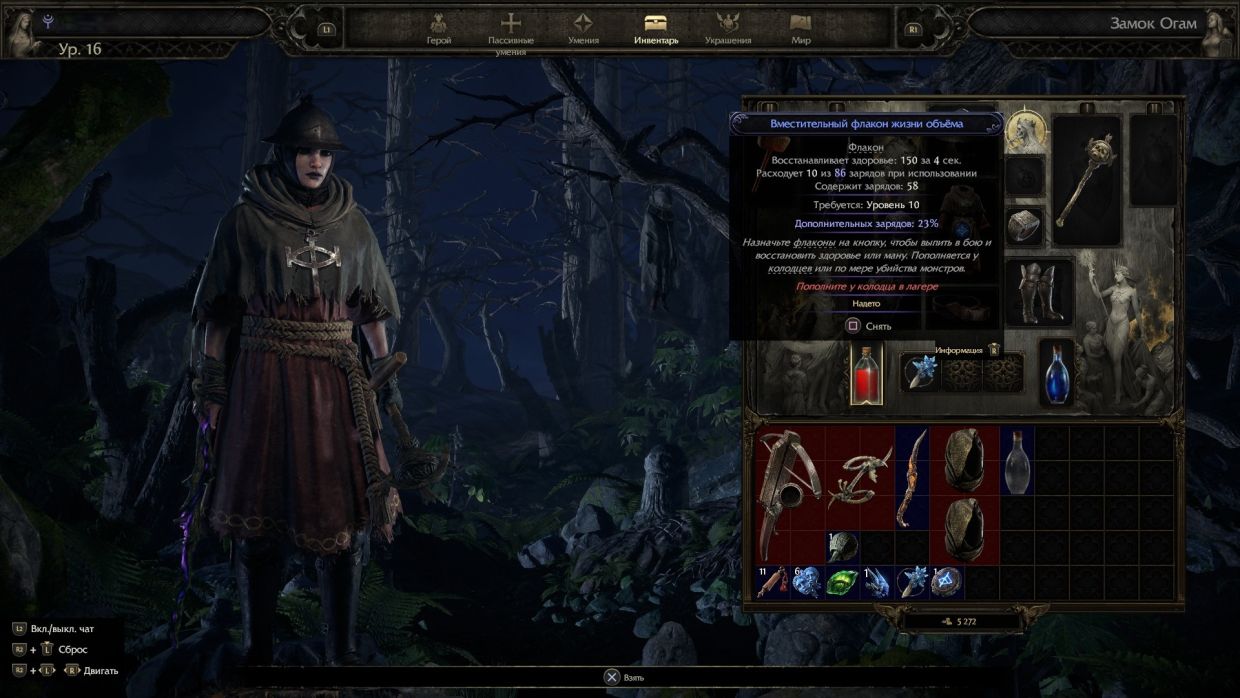Select the equipped blue mana flask

pos(1057,374)
